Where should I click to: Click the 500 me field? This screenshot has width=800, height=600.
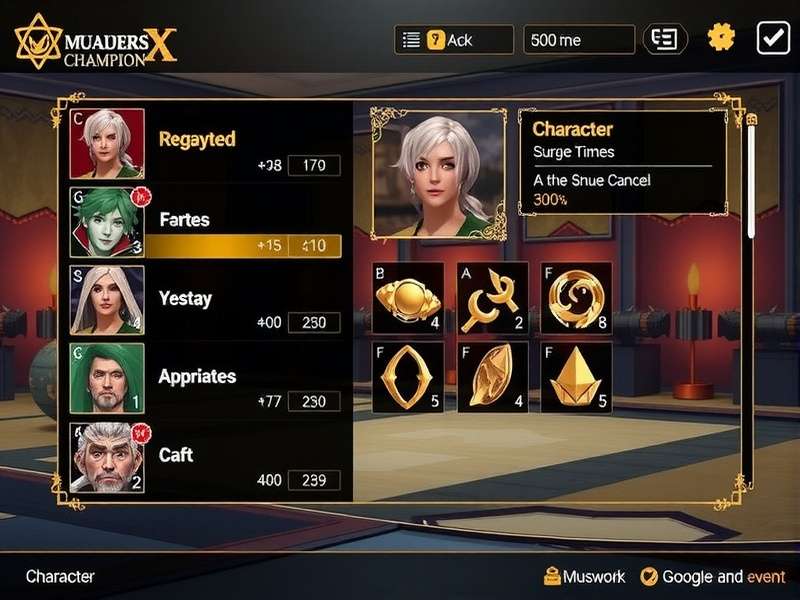[578, 40]
